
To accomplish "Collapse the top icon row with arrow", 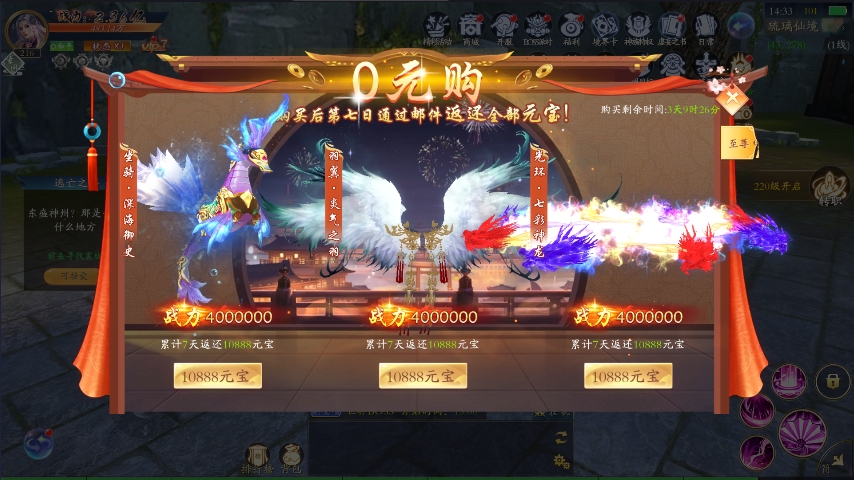I will coord(741,26).
